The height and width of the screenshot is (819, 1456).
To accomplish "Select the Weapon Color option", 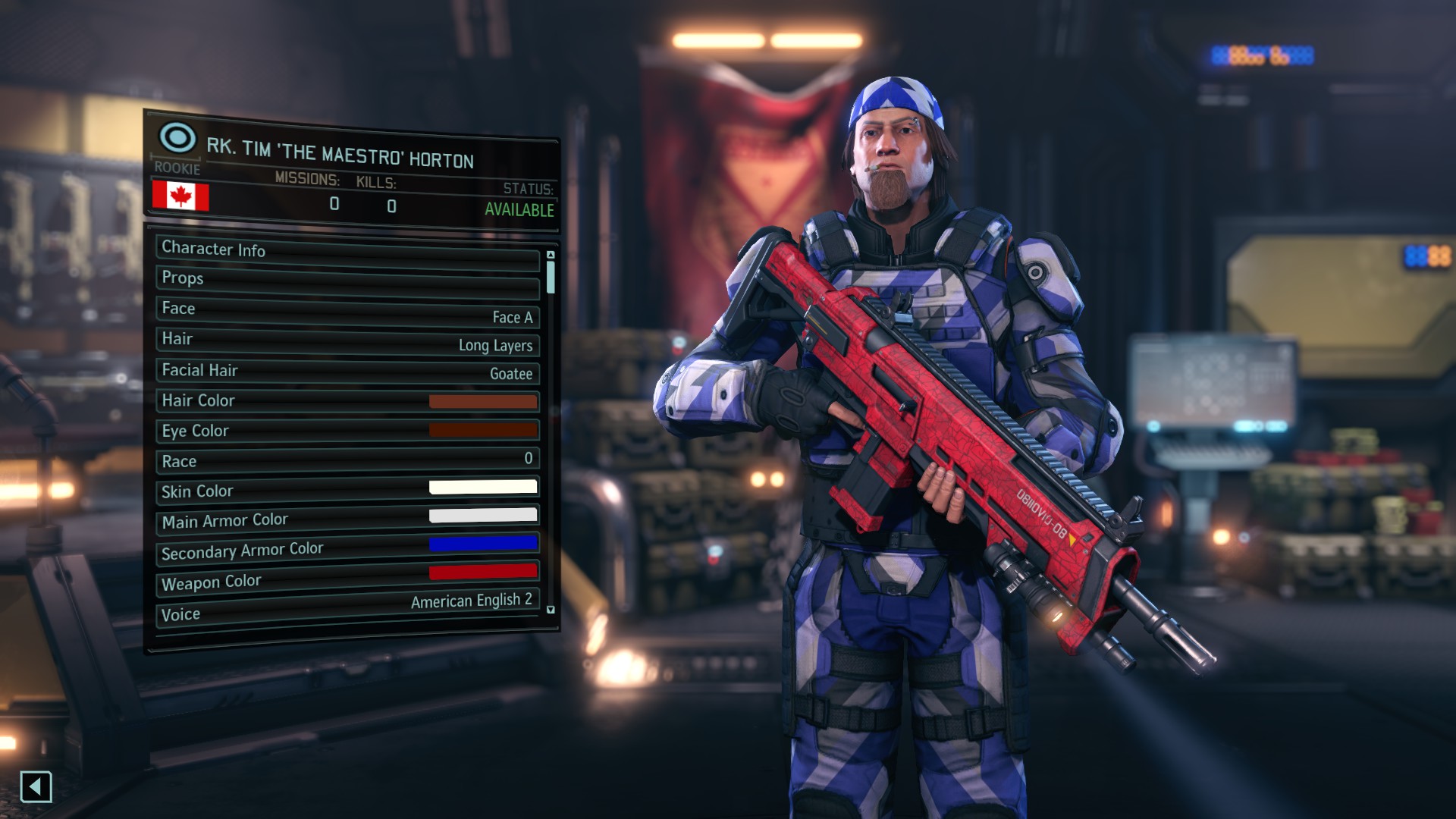I will (347, 579).
